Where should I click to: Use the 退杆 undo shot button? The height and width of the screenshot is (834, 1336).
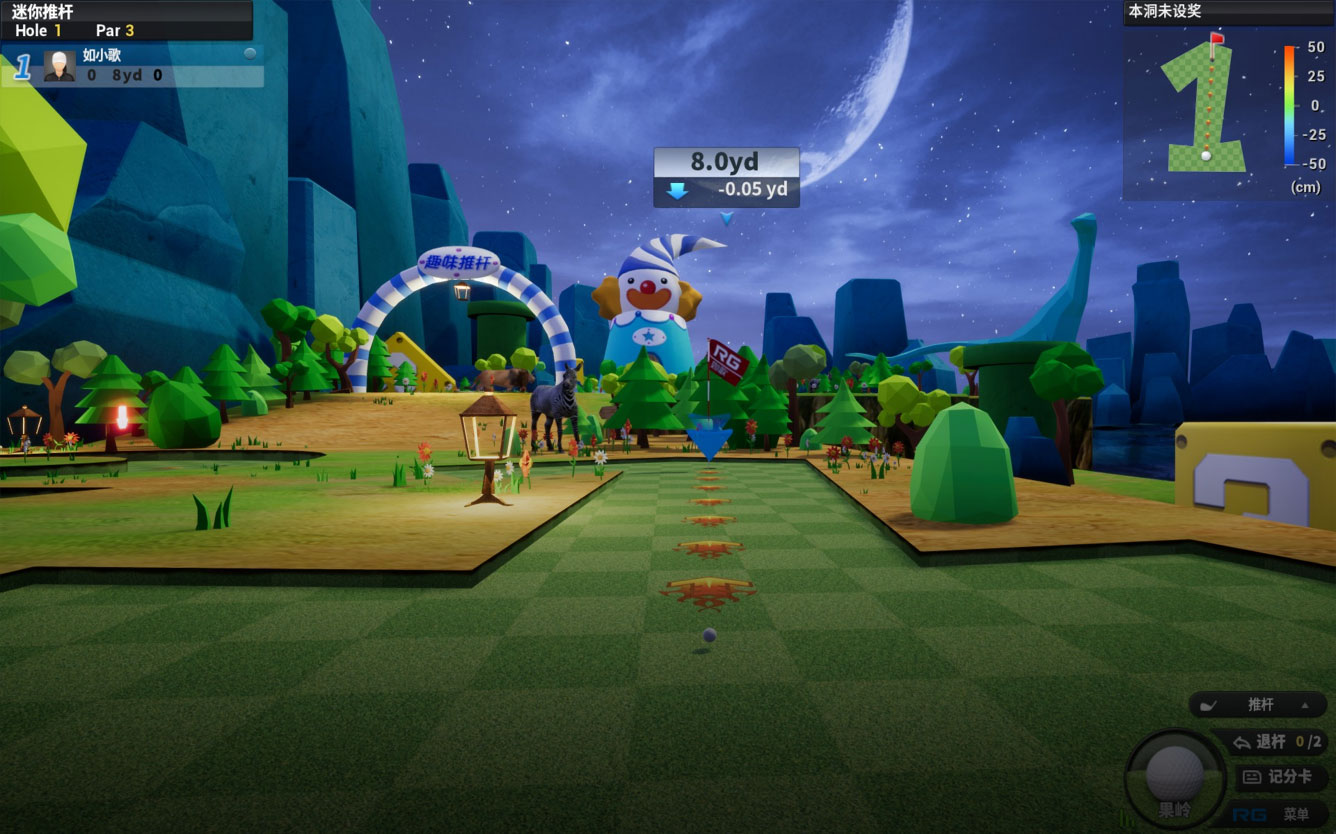(x=1270, y=742)
